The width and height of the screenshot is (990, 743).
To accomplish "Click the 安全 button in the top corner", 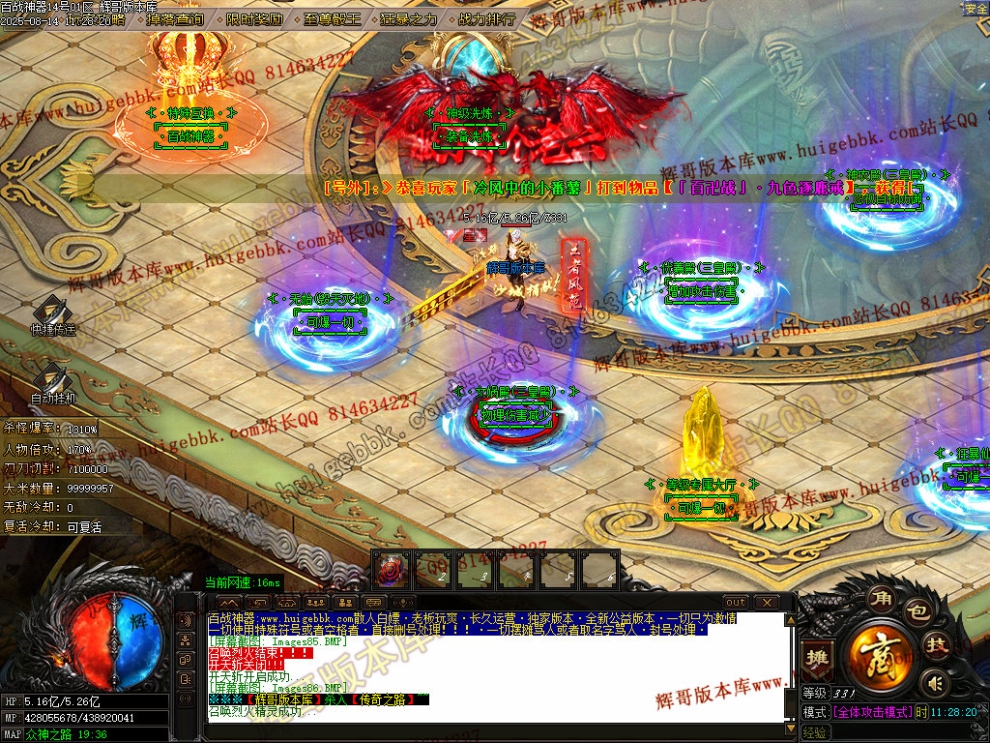I will click(975, 9).
